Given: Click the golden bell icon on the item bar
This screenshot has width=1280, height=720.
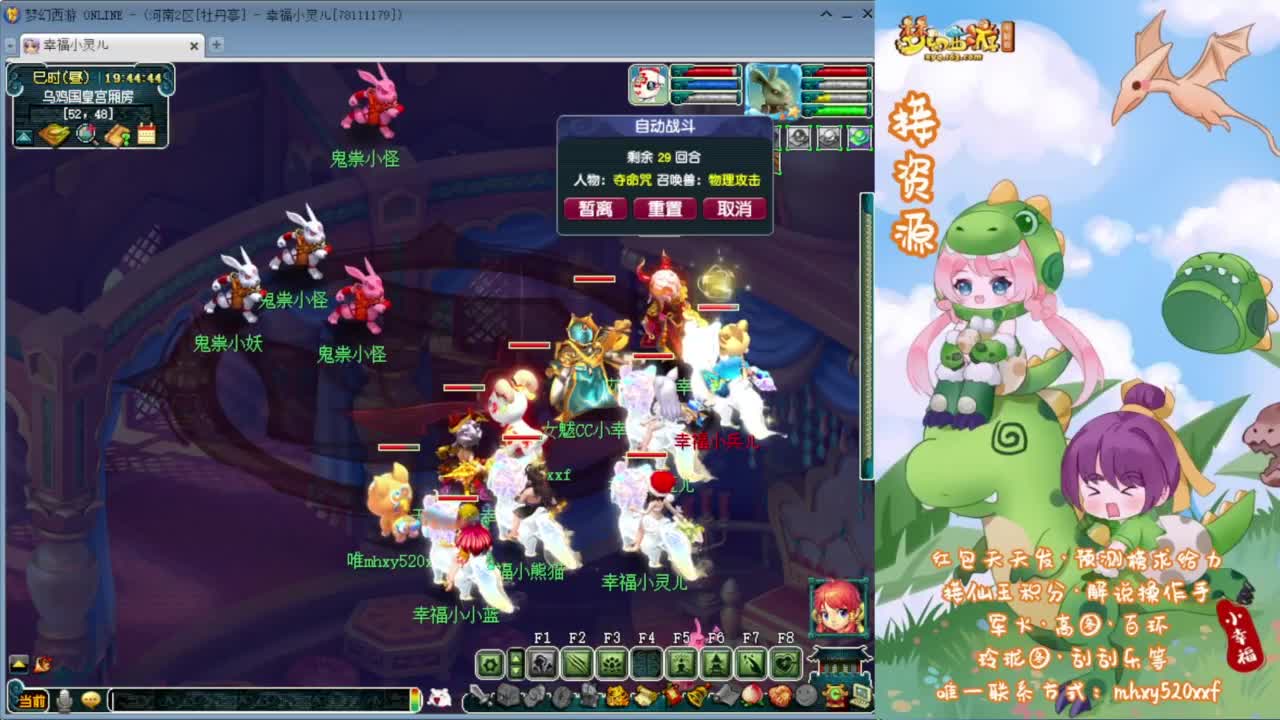Looking at the screenshot, I should (696, 695).
